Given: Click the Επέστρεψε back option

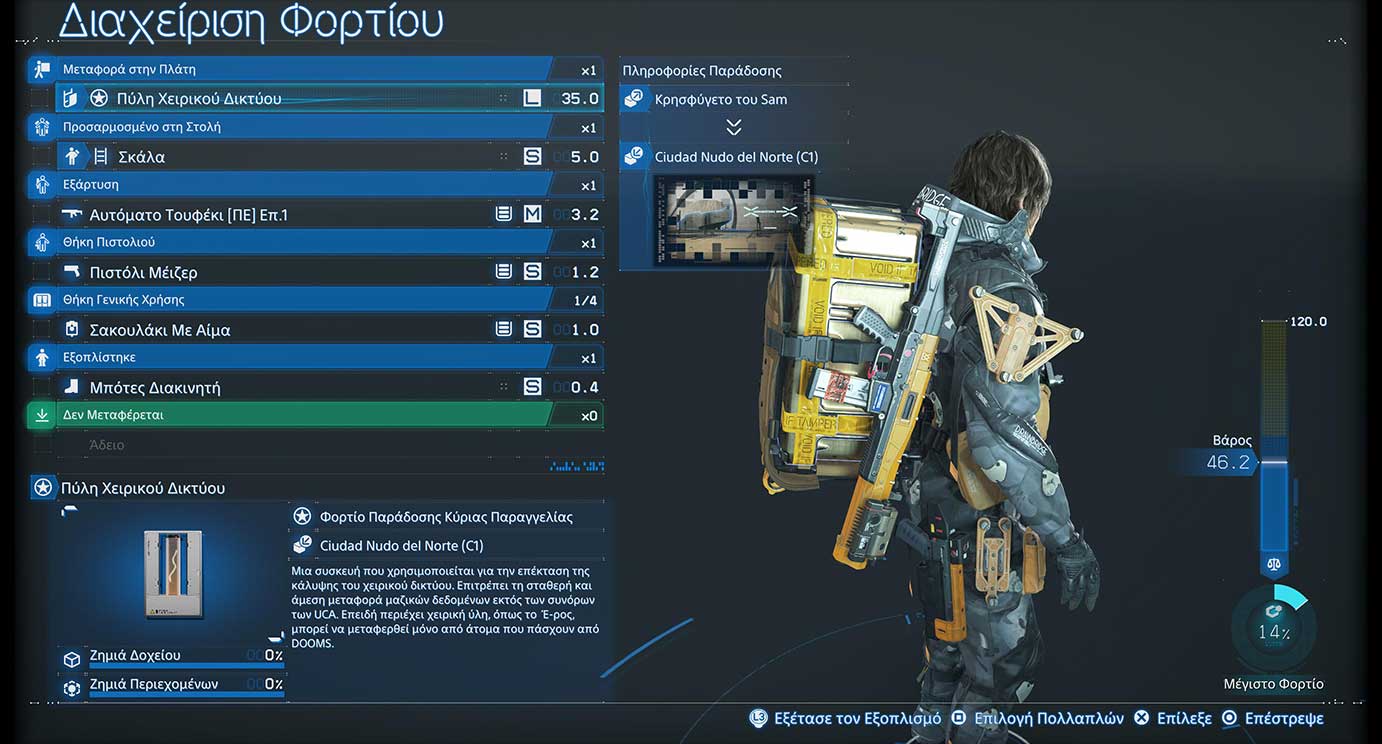Looking at the screenshot, I should (x=1273, y=719).
